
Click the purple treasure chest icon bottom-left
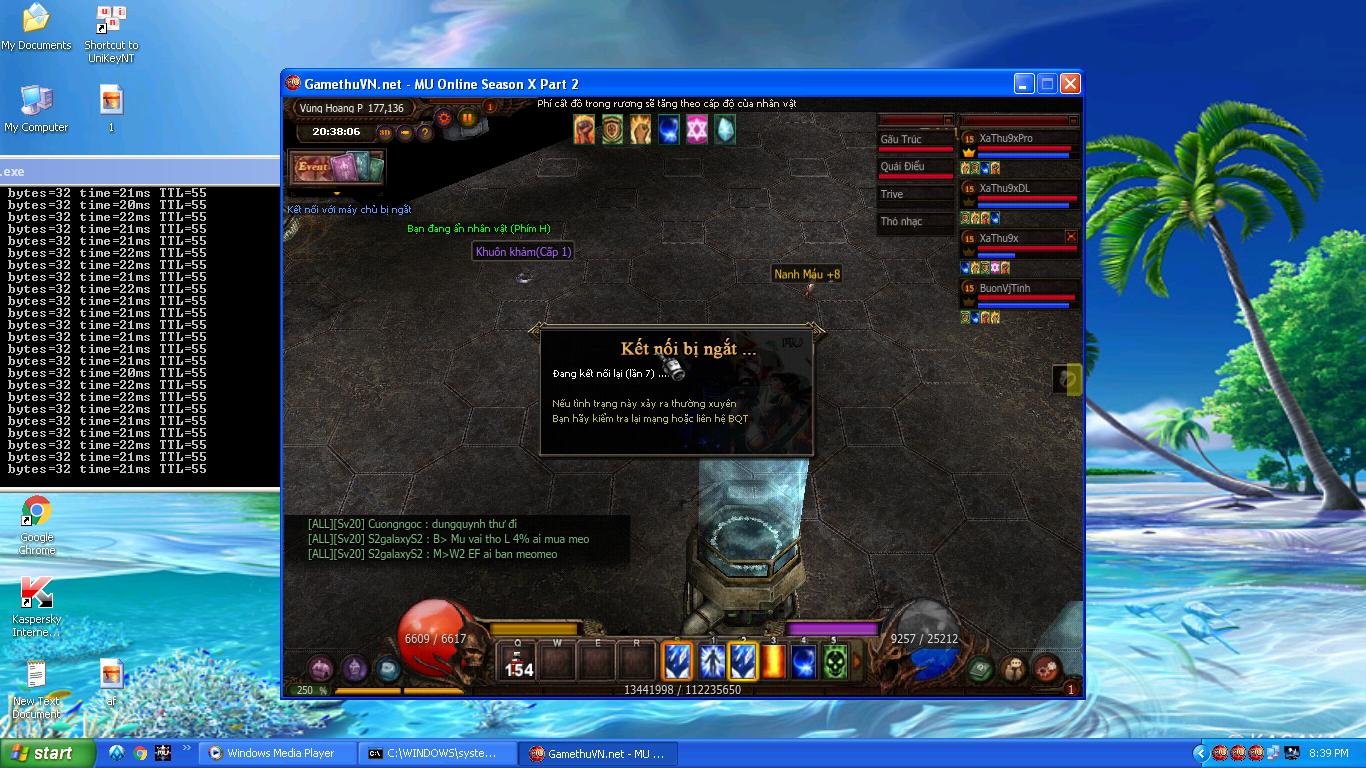[321, 668]
